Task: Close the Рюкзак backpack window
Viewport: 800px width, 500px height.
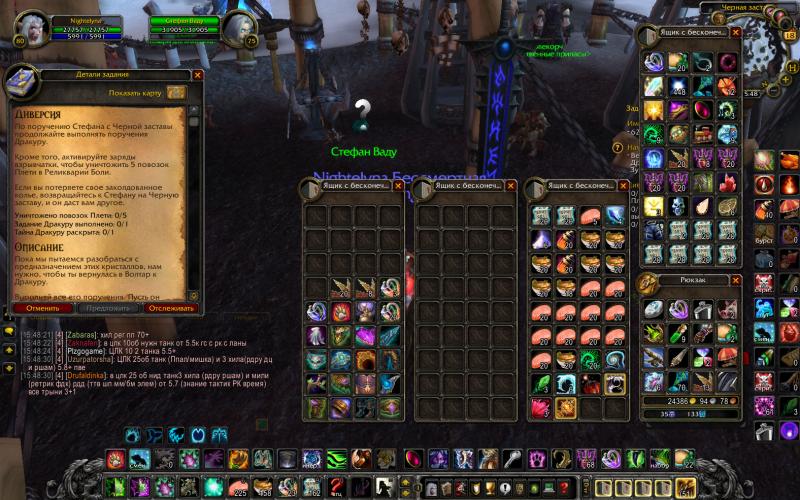Action: 736,280
